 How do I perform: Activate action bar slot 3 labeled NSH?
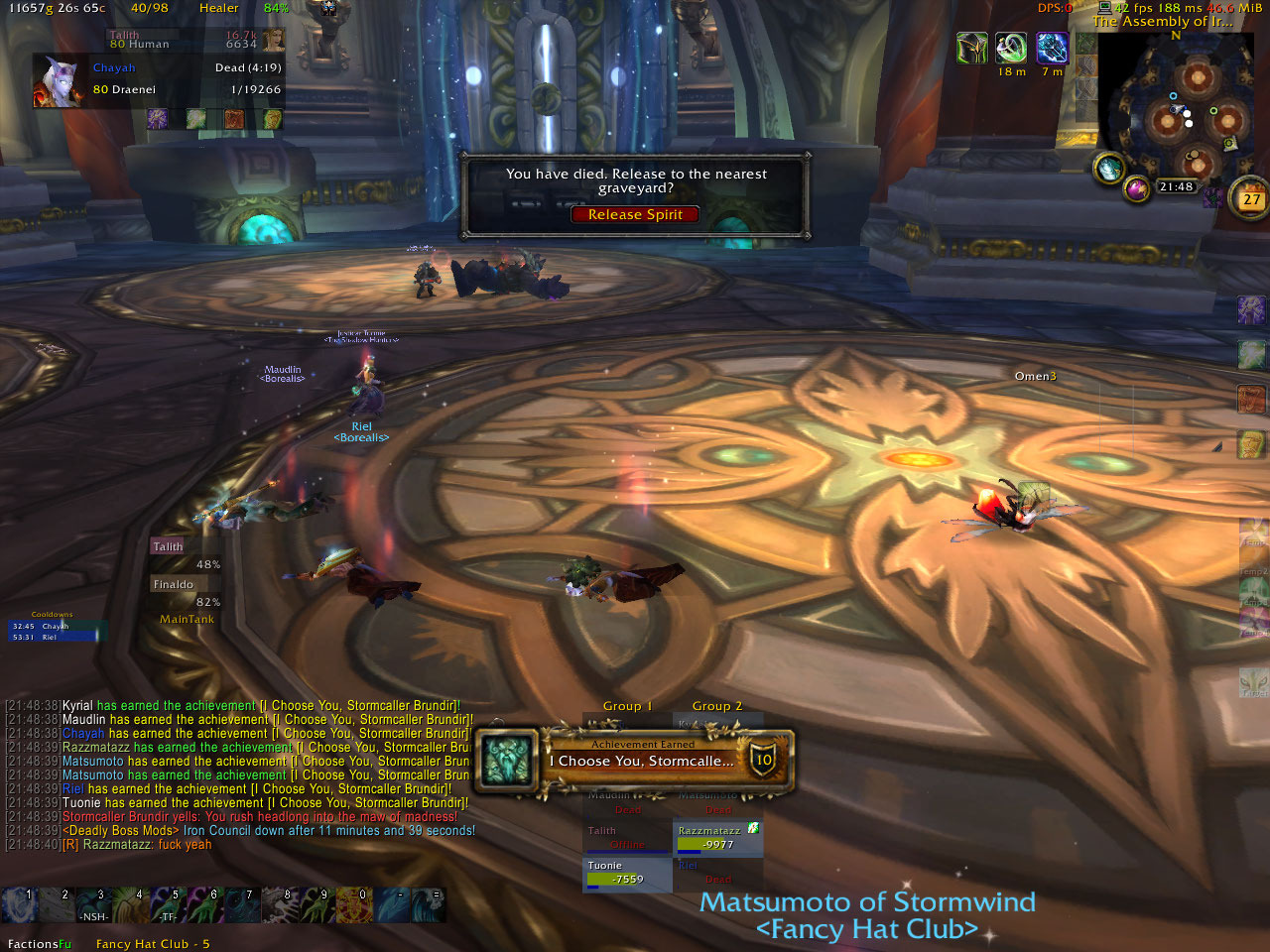(94, 905)
